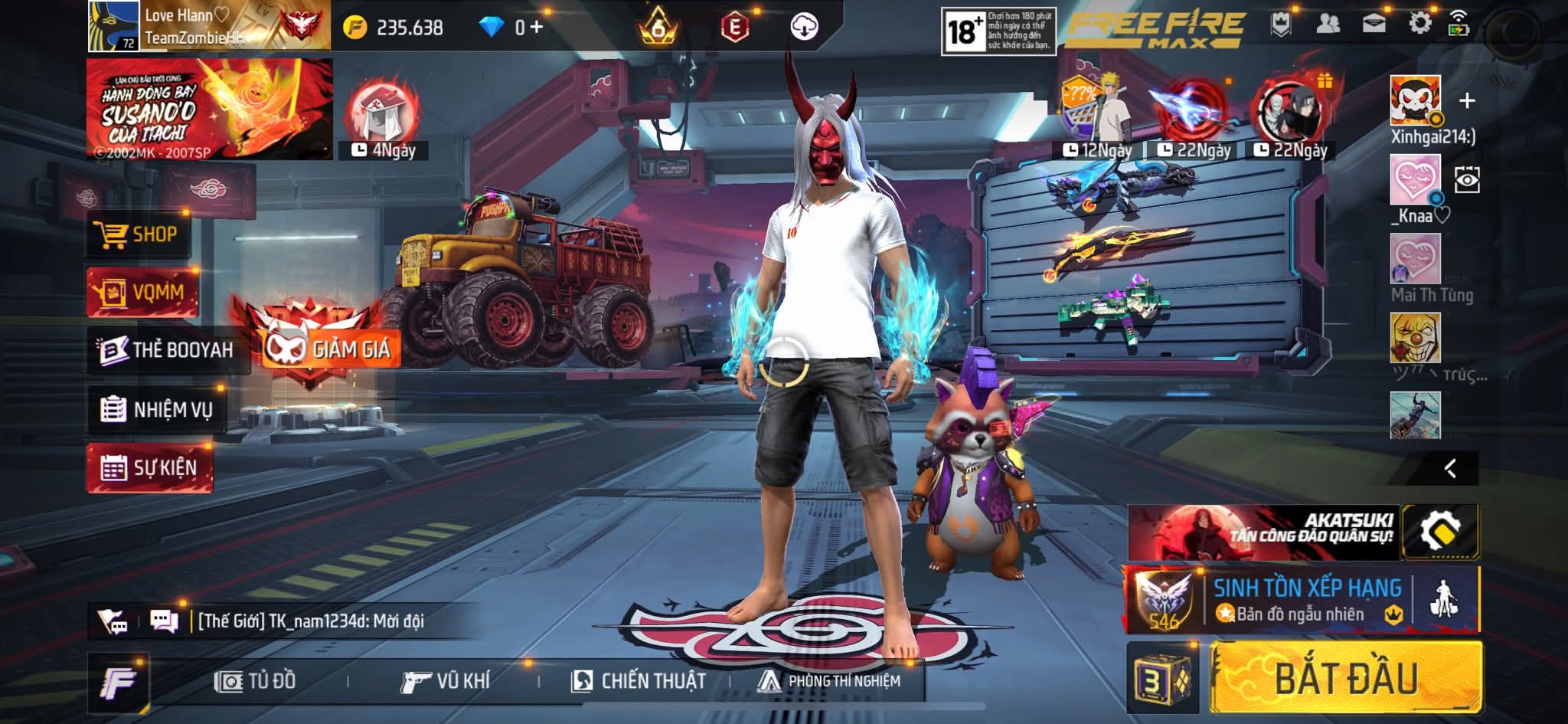
Task: Collapse the friends list arrow
Action: click(1449, 468)
